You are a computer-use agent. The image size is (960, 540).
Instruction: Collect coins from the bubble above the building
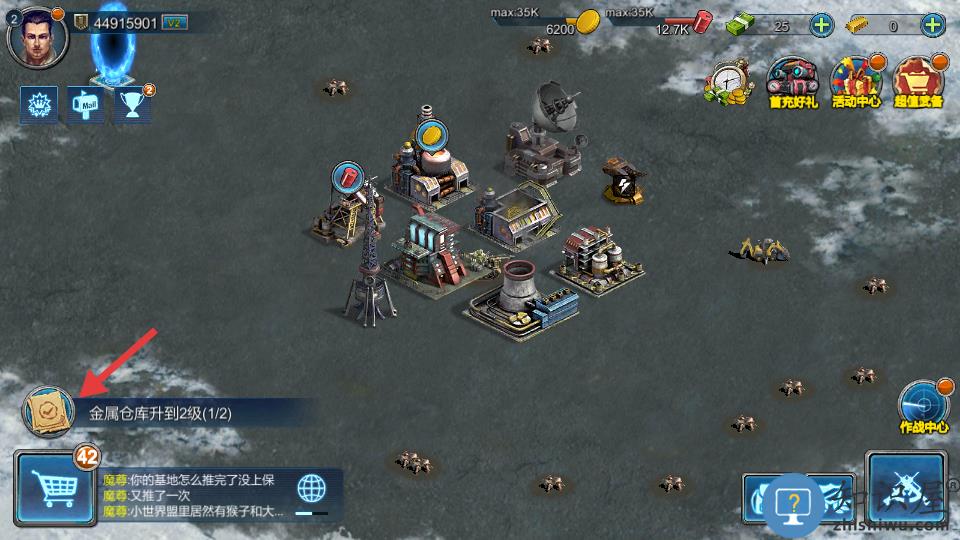click(430, 134)
